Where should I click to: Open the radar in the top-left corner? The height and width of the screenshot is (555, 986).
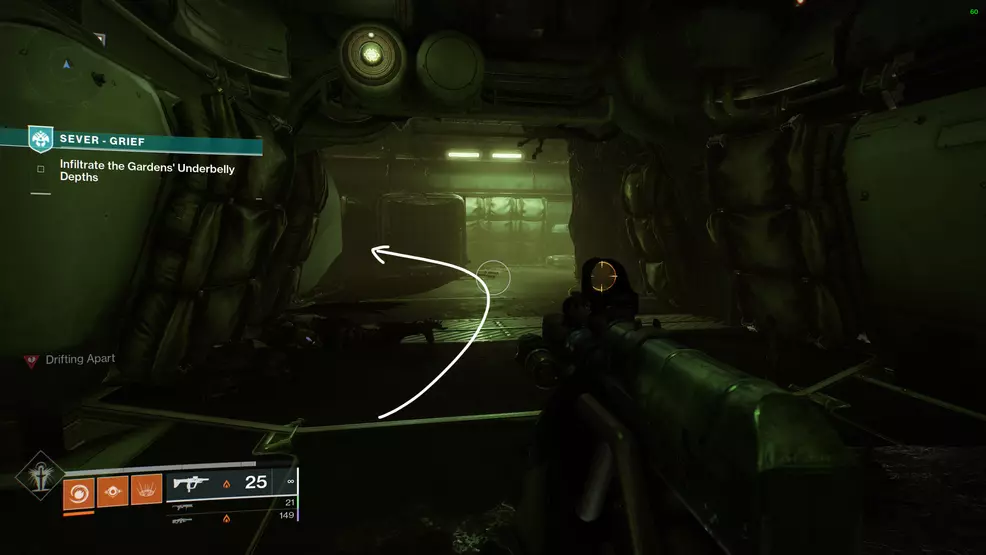coord(67,64)
